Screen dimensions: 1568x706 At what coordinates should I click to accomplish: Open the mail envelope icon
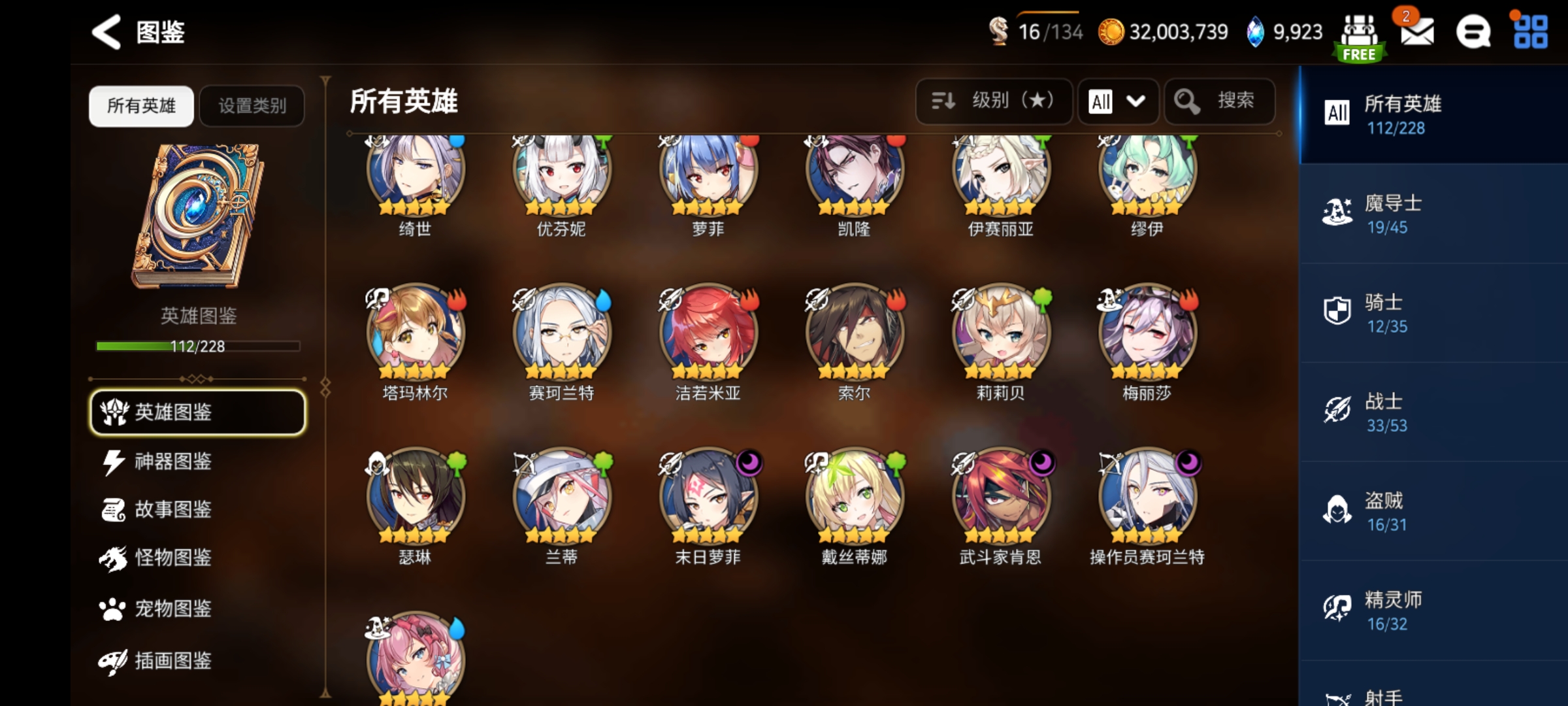coord(1417,31)
